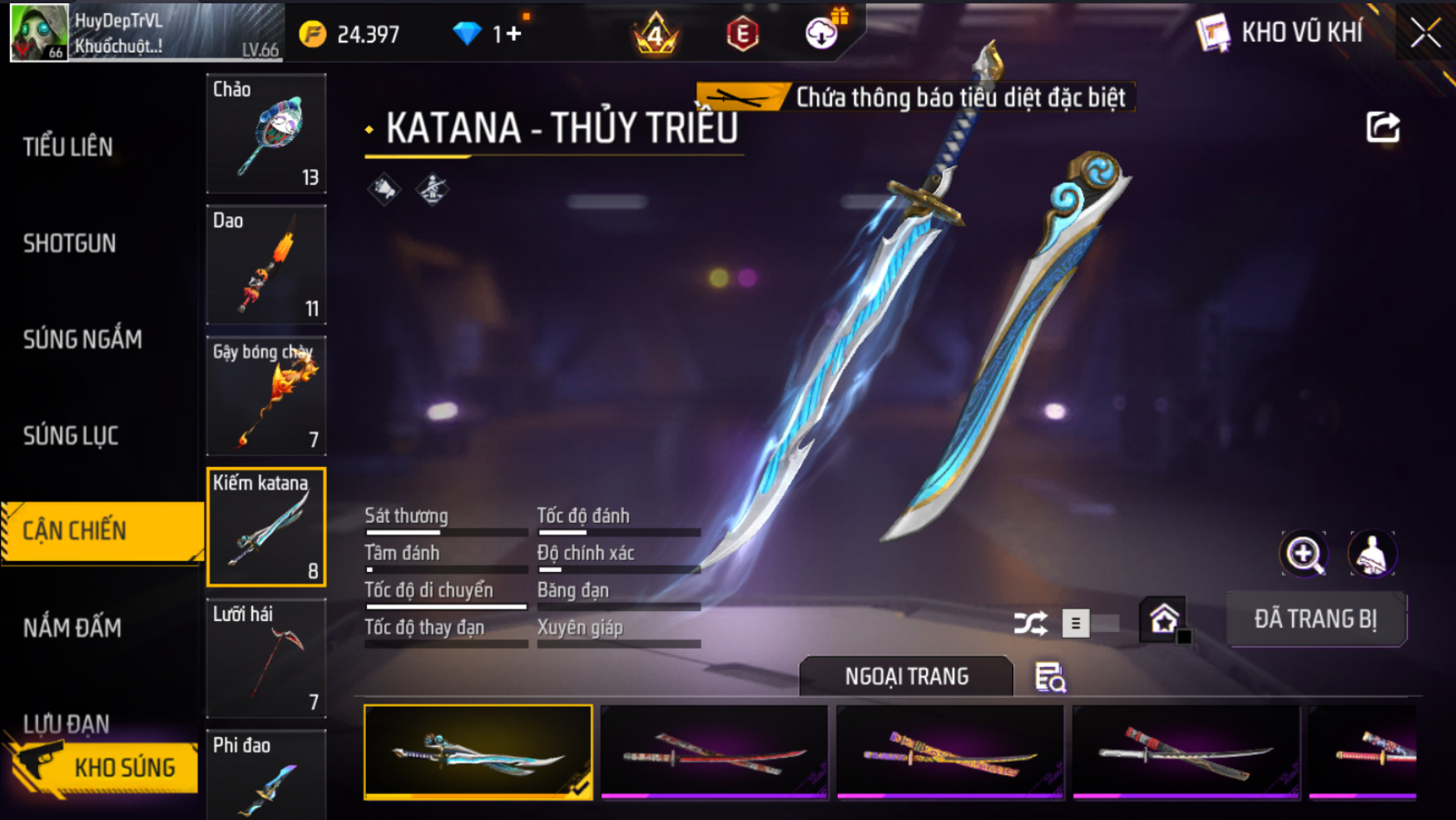Click the ĐÃ TRANG BỊ button
This screenshot has width=1456, height=820.
[x=1315, y=619]
